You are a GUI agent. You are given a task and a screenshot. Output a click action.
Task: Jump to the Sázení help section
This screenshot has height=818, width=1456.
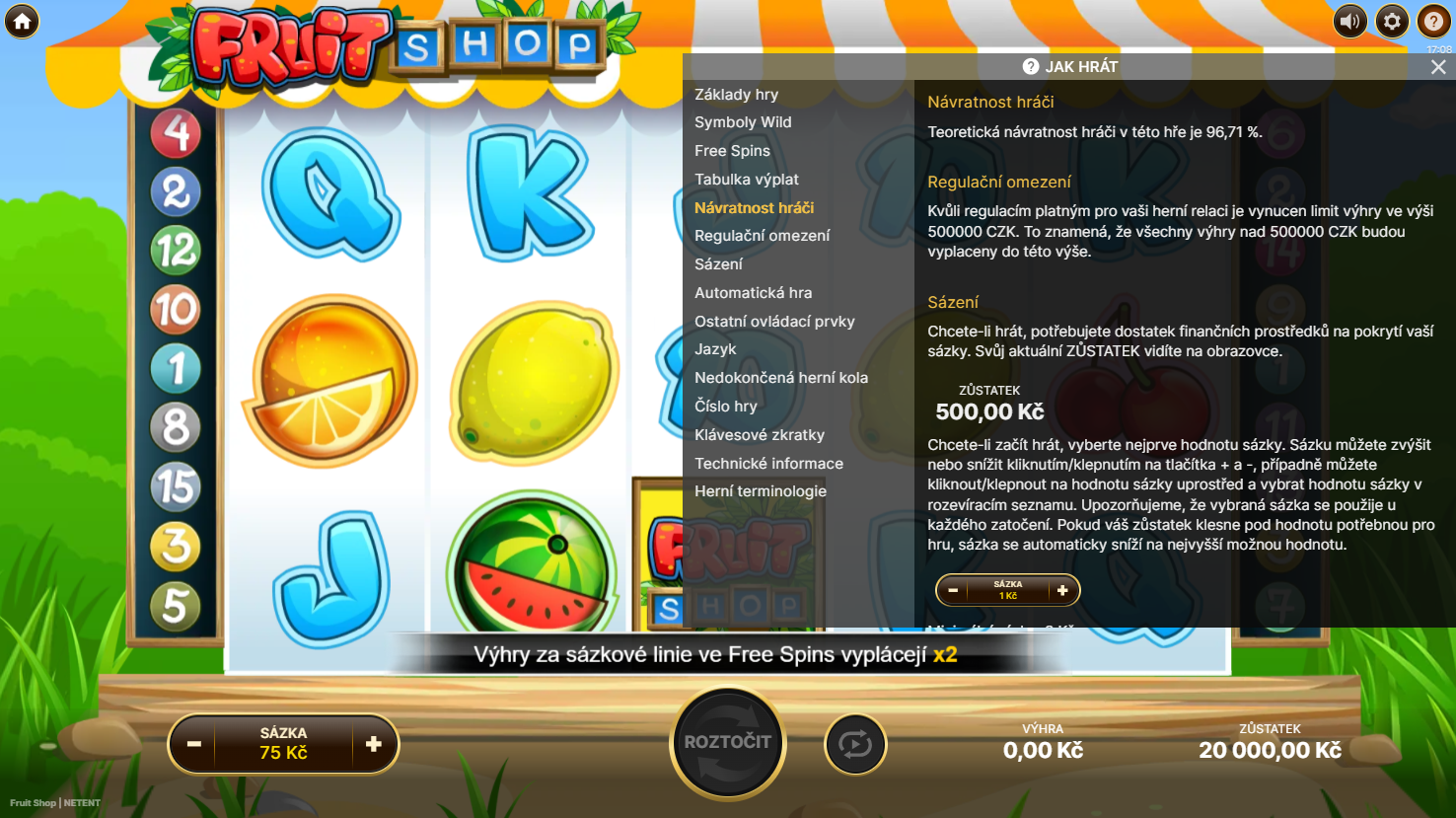coord(718,264)
